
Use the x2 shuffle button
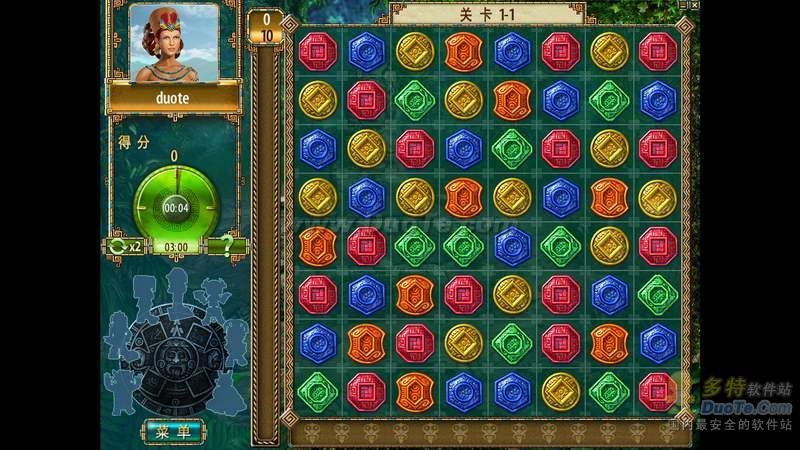[x=125, y=246]
